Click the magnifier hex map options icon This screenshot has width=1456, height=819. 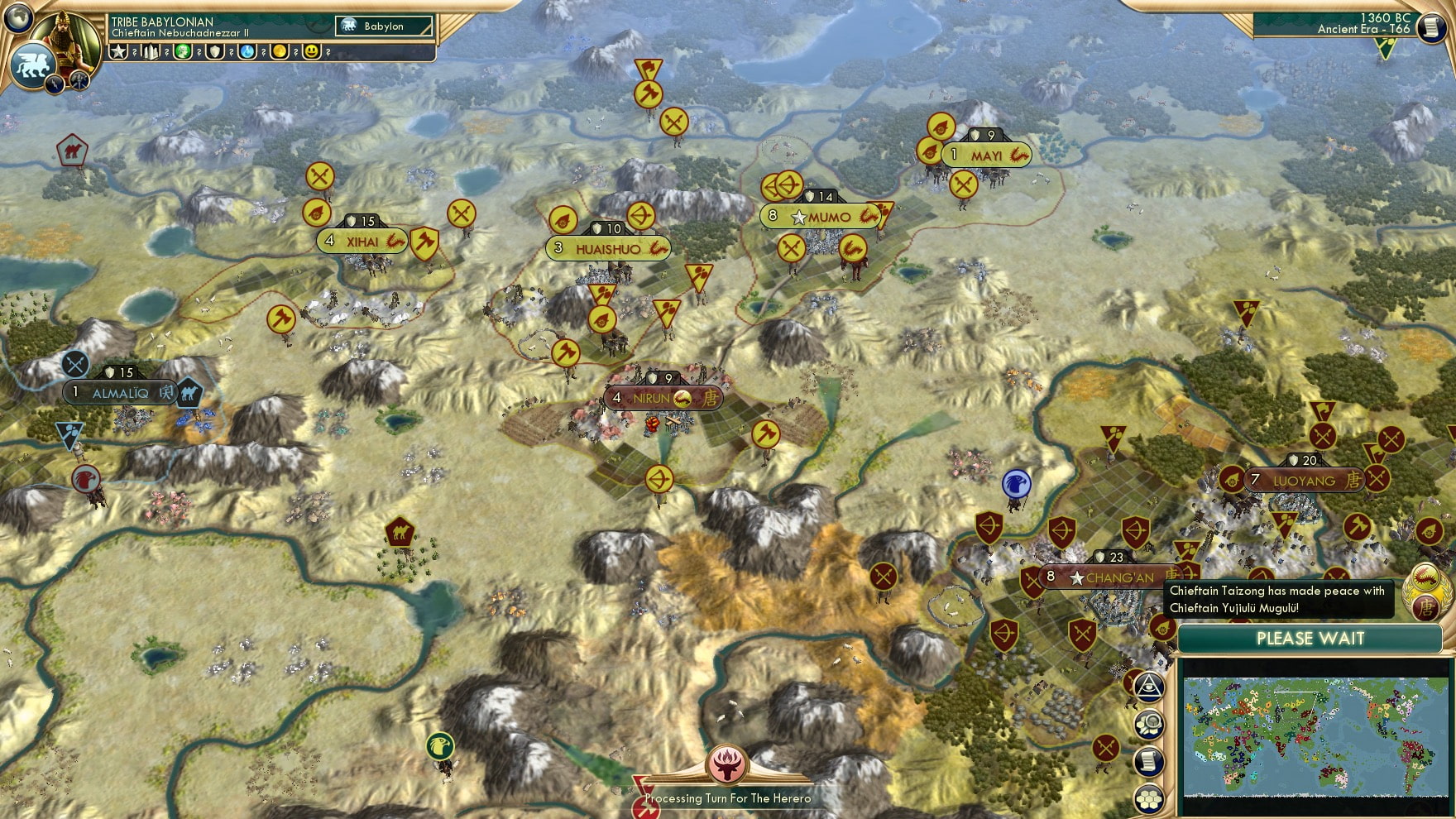1150,724
